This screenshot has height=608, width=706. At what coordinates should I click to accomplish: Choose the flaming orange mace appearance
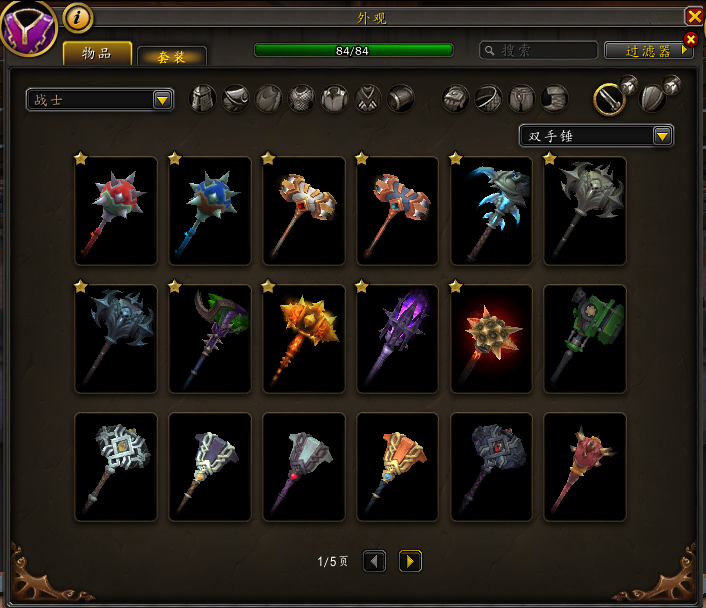(x=304, y=339)
